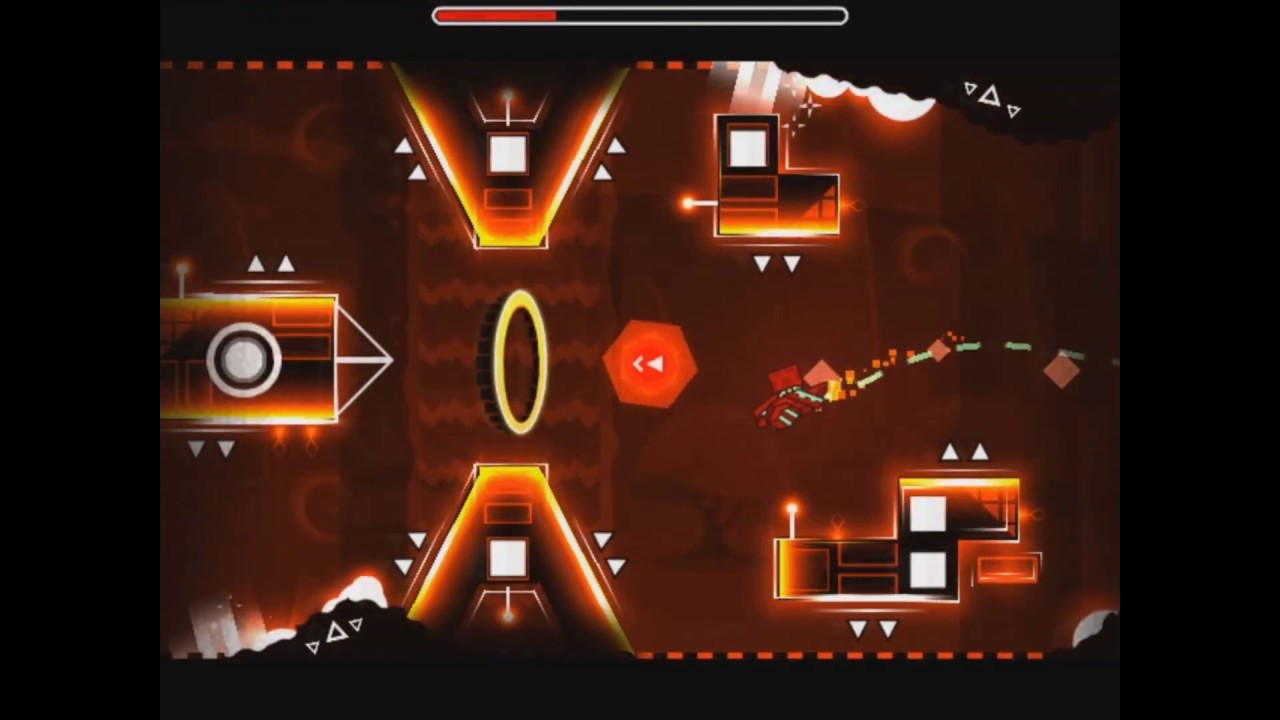1280x720 pixels.
Task: Expand the small triangle outline in the bottom-left cloud
Action: click(x=338, y=630)
